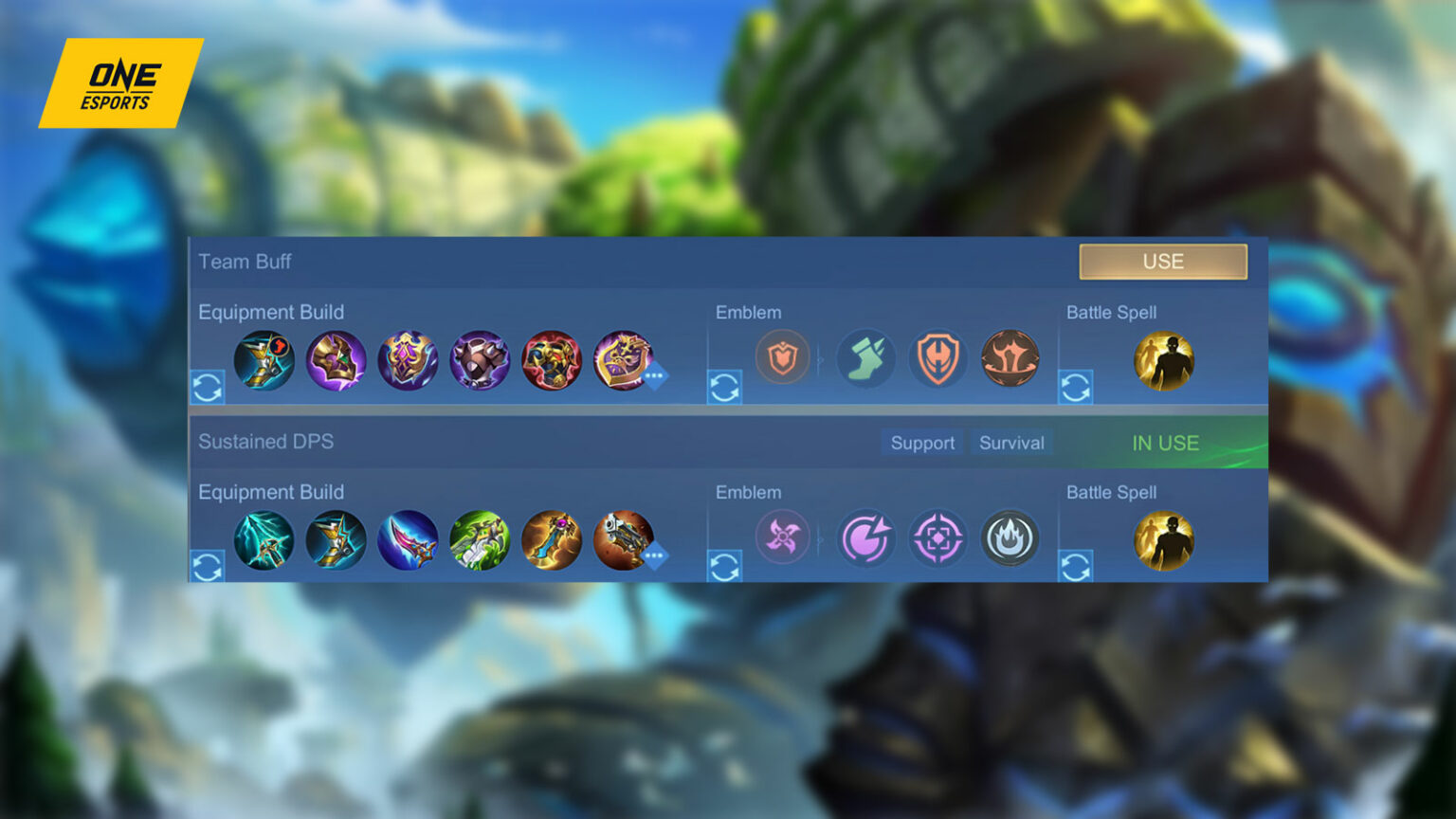Select the Survival tag
This screenshot has width=1456, height=819.
click(x=1010, y=442)
